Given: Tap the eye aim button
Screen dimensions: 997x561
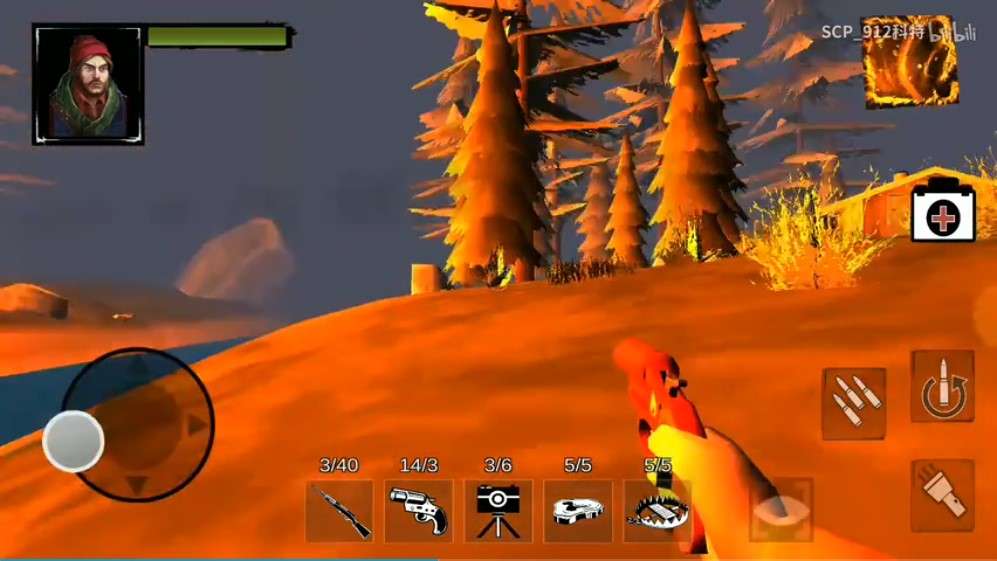Looking at the screenshot, I should coord(781,509).
